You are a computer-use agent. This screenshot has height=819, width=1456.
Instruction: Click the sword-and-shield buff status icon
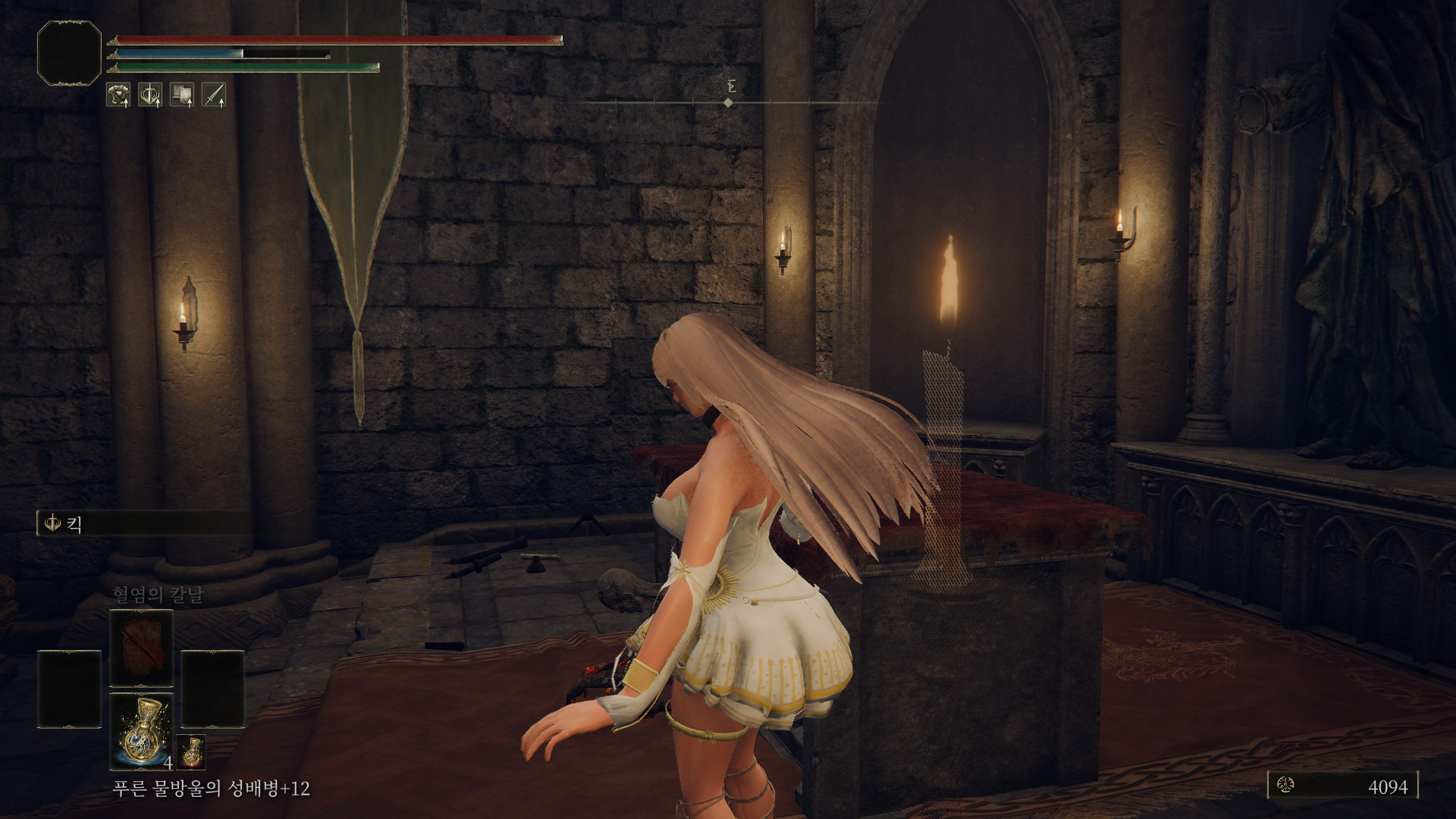(x=149, y=95)
